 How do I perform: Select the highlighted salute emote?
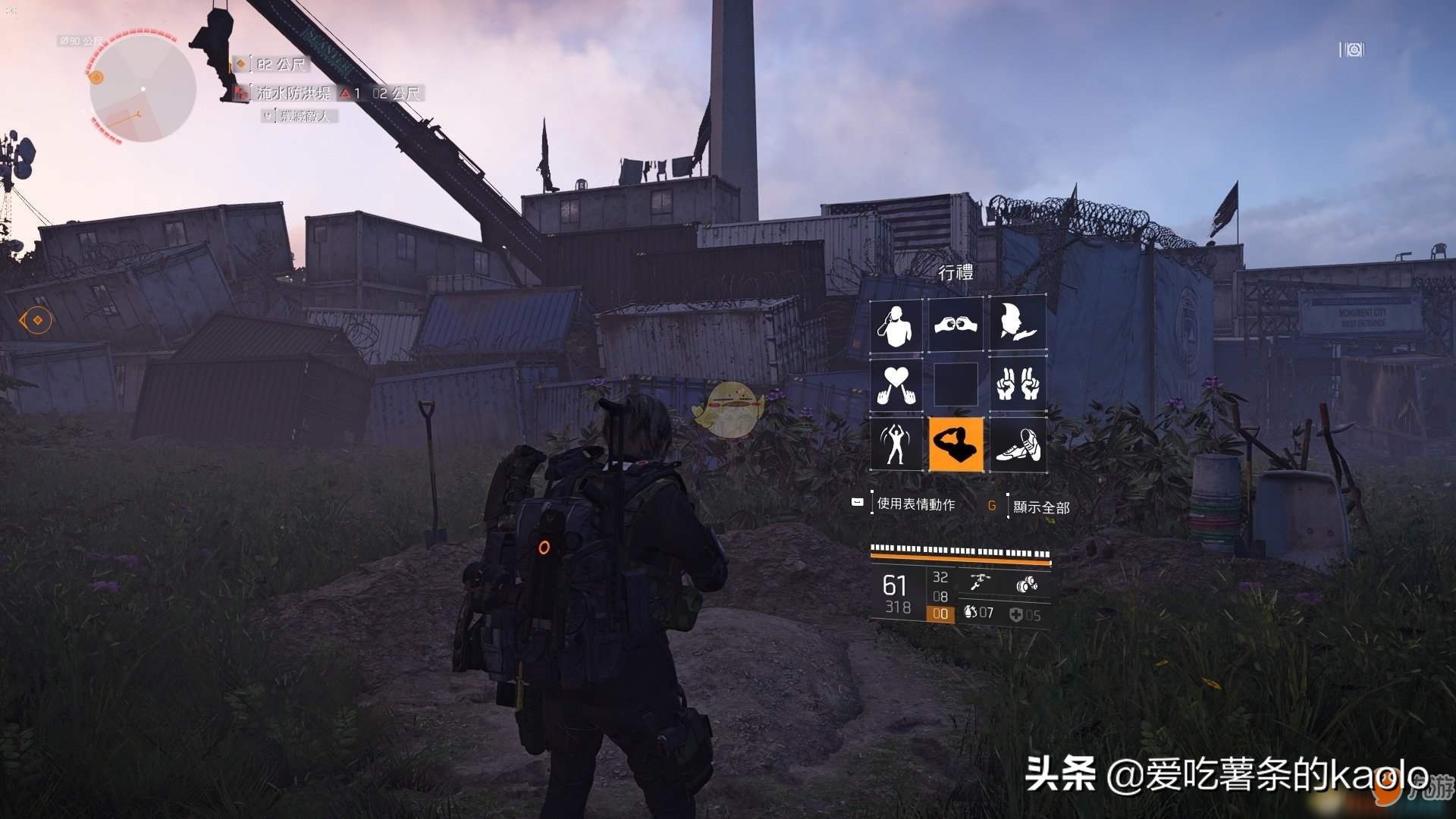(x=955, y=444)
